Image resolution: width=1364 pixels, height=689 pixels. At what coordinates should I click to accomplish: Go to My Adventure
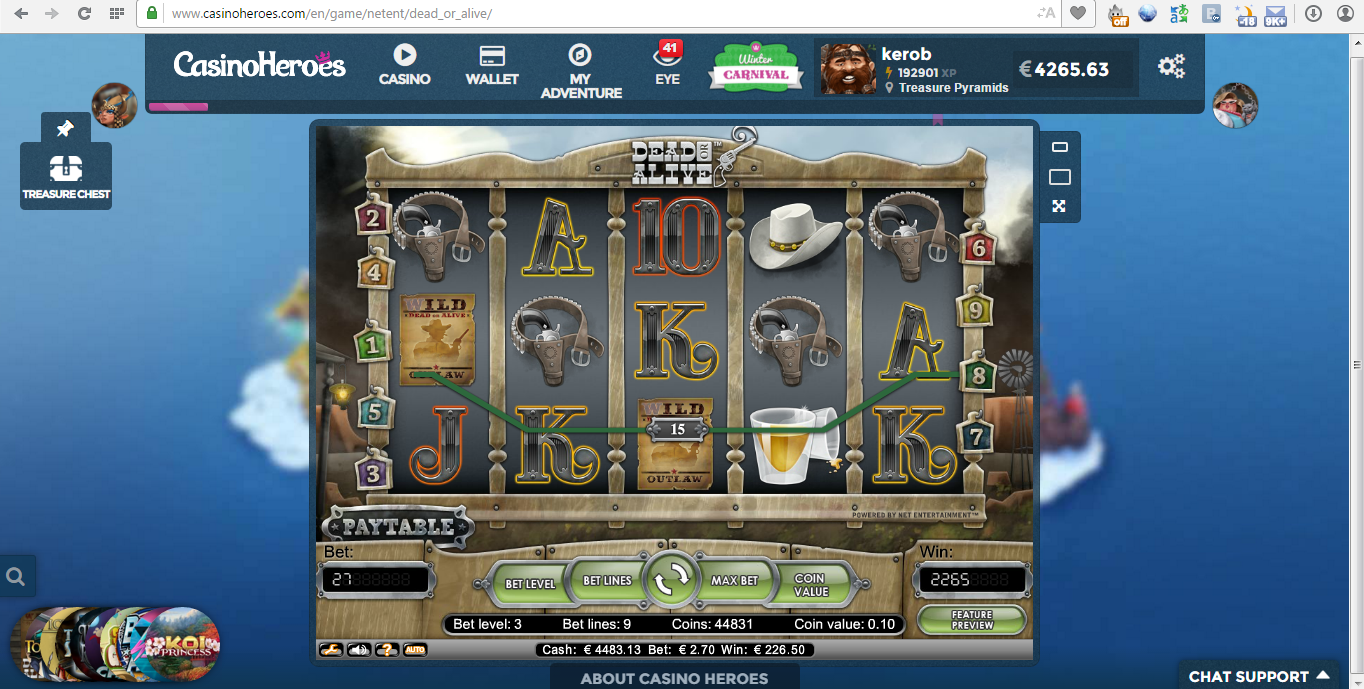click(581, 70)
